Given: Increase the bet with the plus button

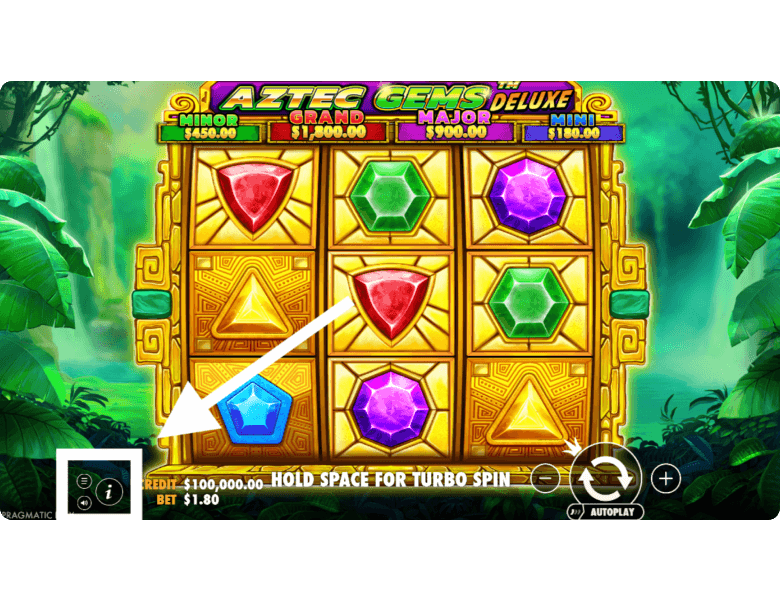Looking at the screenshot, I should point(666,478).
